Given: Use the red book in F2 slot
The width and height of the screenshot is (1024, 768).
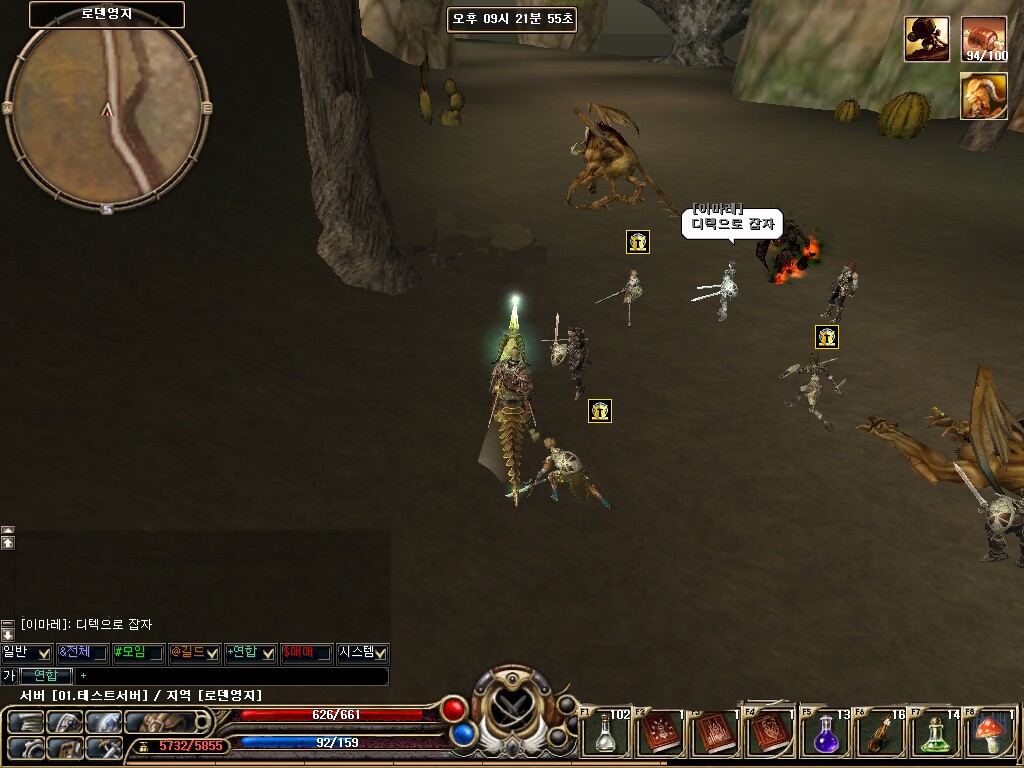Looking at the screenshot, I should pos(661,734).
